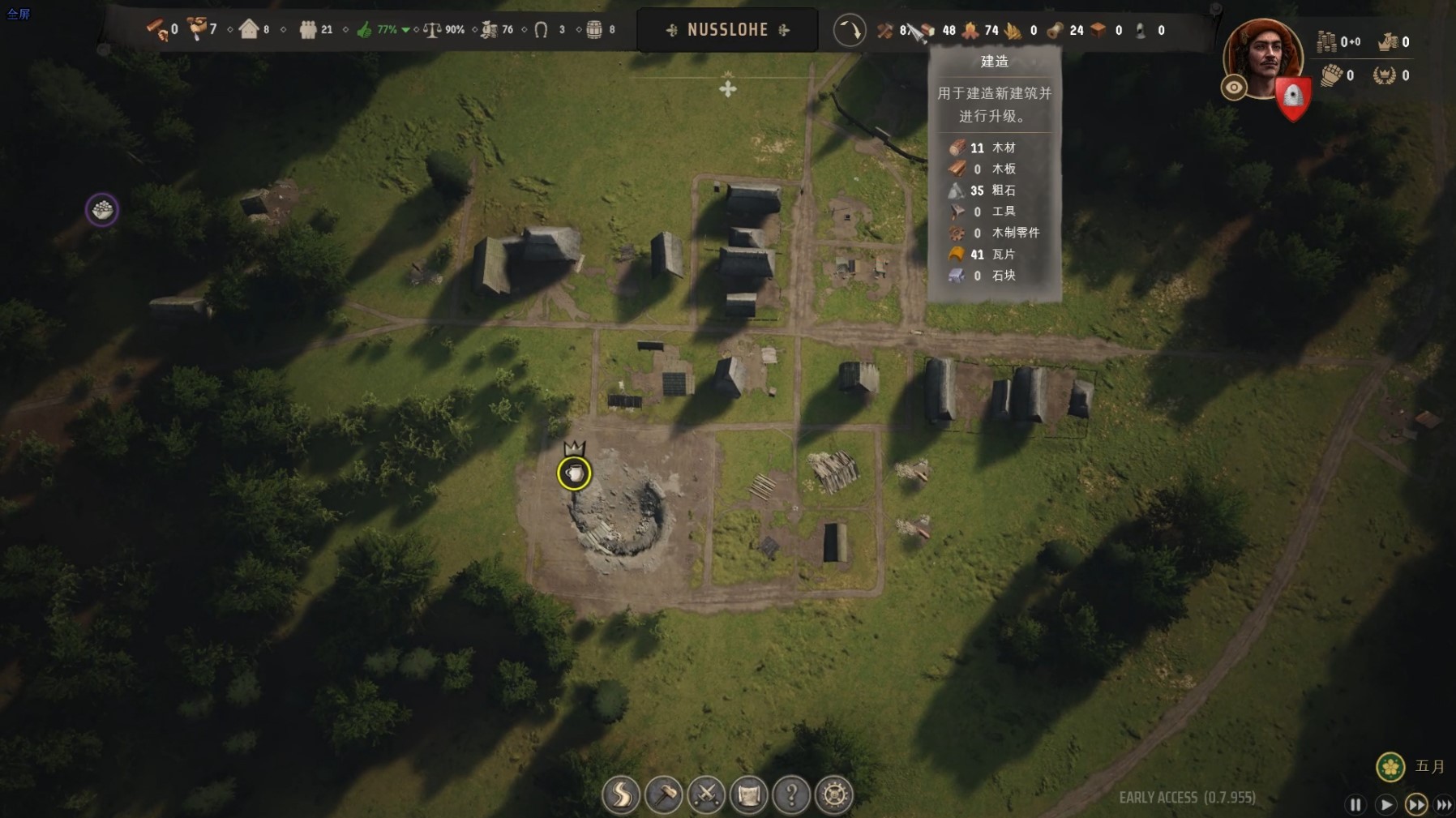1456x818 pixels.
Task: Click the spring flower season icon
Action: (1390, 766)
